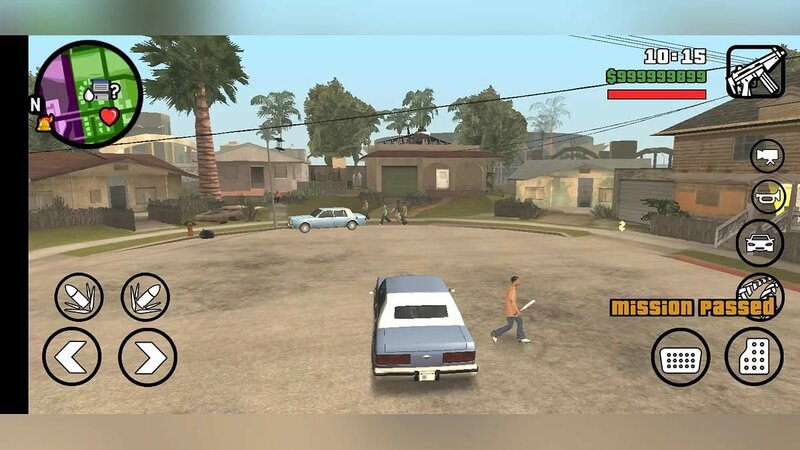Fire the right-side drive-by bullet button
800x450 pixels.
pyautogui.click(x=146, y=297)
